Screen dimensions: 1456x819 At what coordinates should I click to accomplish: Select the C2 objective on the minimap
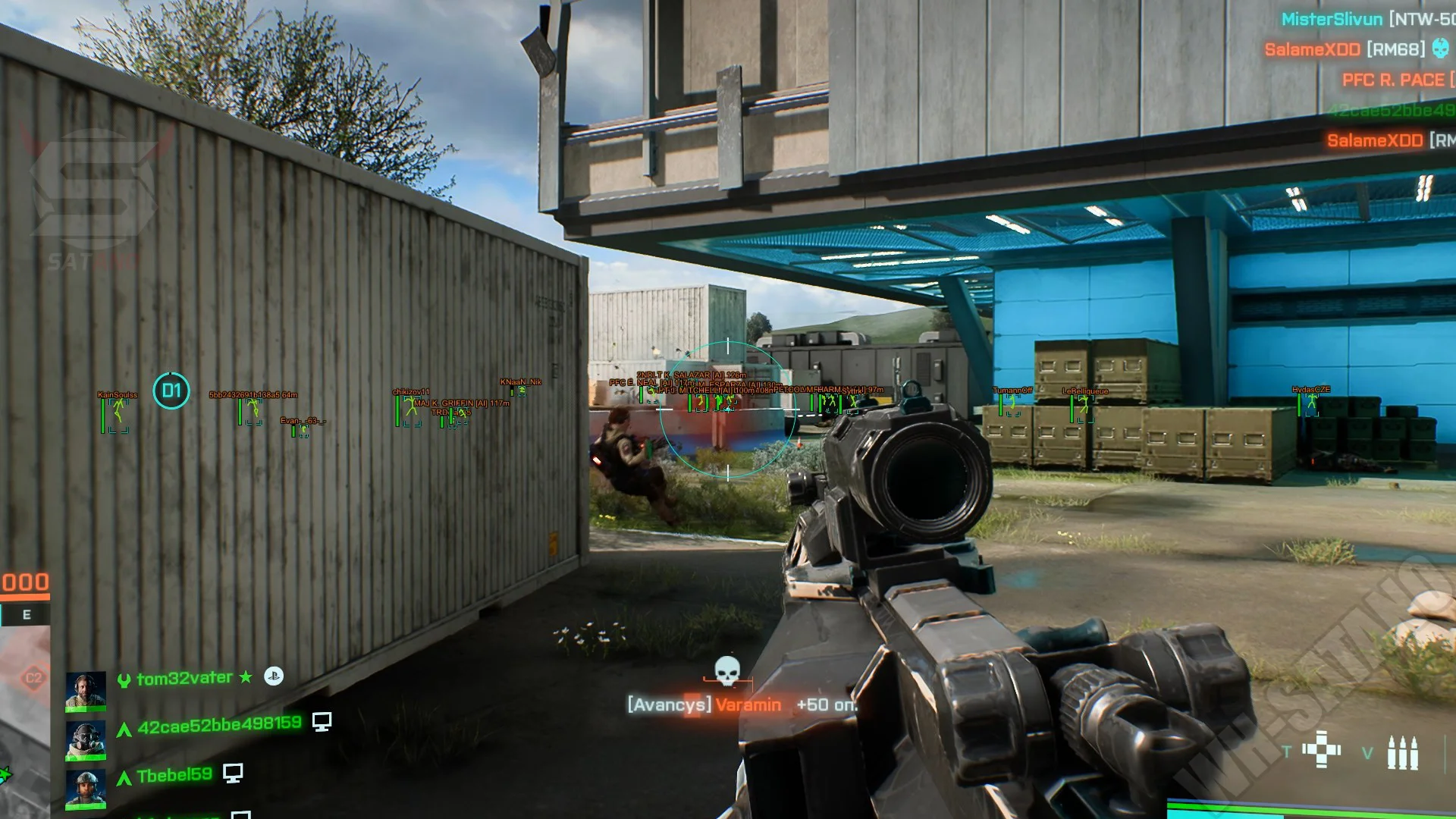point(33,677)
